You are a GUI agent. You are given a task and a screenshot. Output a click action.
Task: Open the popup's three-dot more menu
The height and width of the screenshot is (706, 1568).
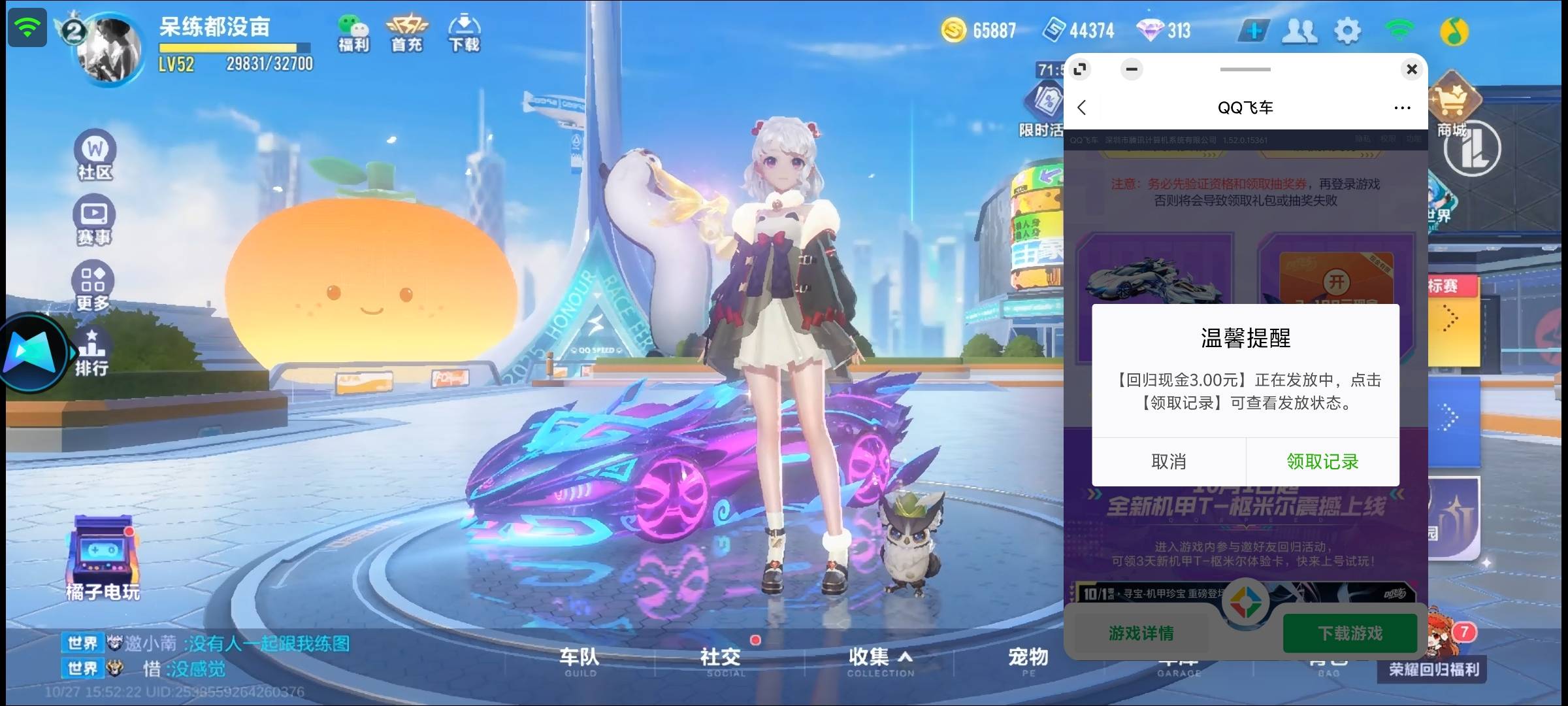pos(1402,108)
